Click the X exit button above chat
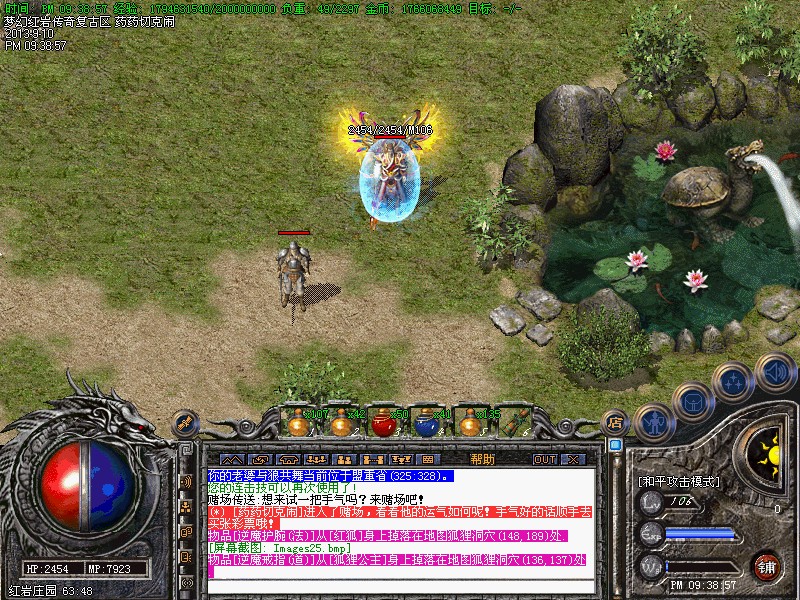 [x=573, y=459]
